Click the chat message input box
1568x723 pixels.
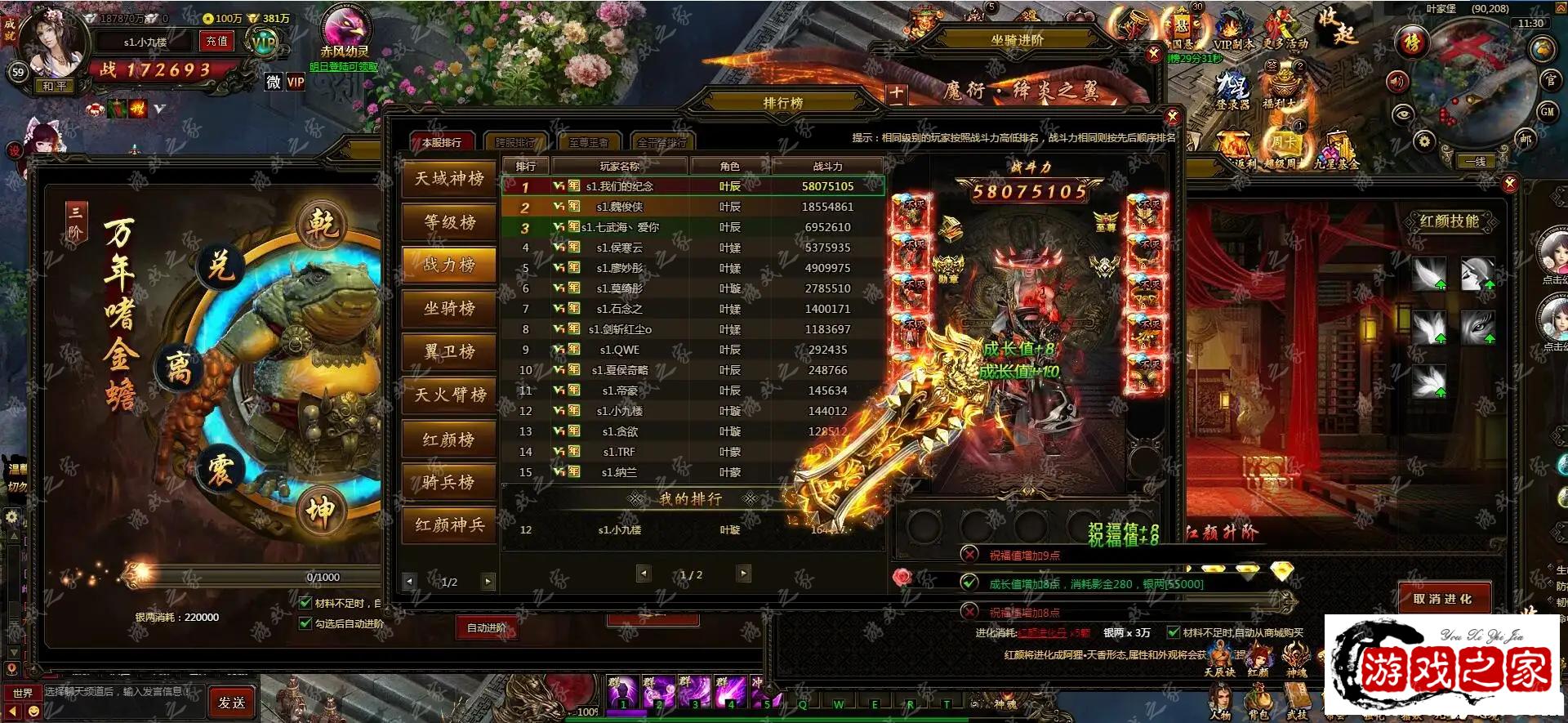pyautogui.click(x=122, y=692)
